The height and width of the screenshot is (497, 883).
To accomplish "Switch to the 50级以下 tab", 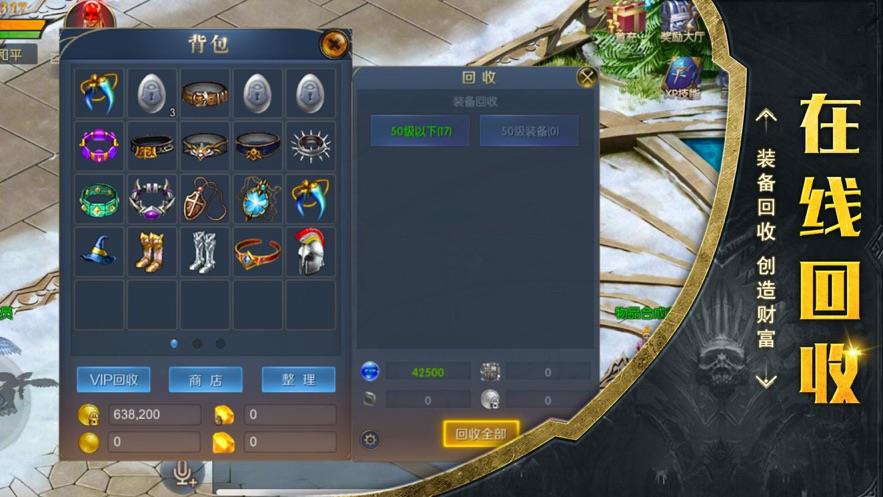I will (420, 130).
